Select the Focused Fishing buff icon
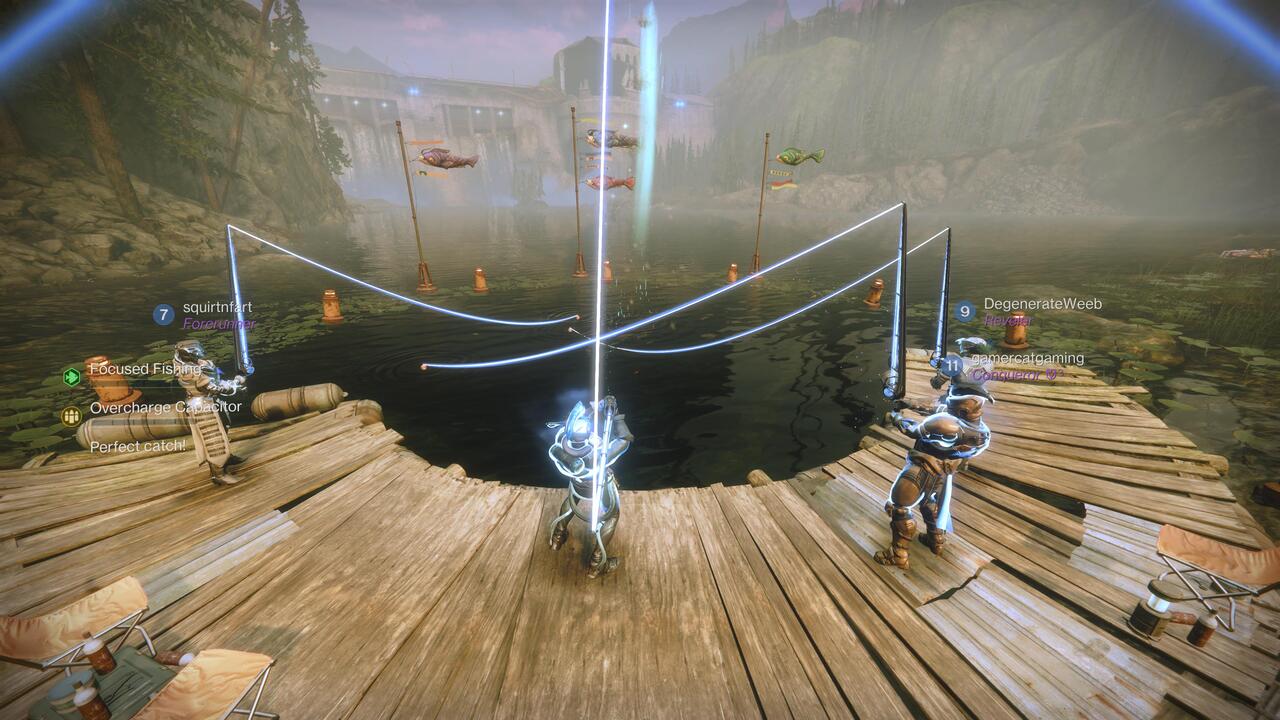 pyautogui.click(x=72, y=376)
